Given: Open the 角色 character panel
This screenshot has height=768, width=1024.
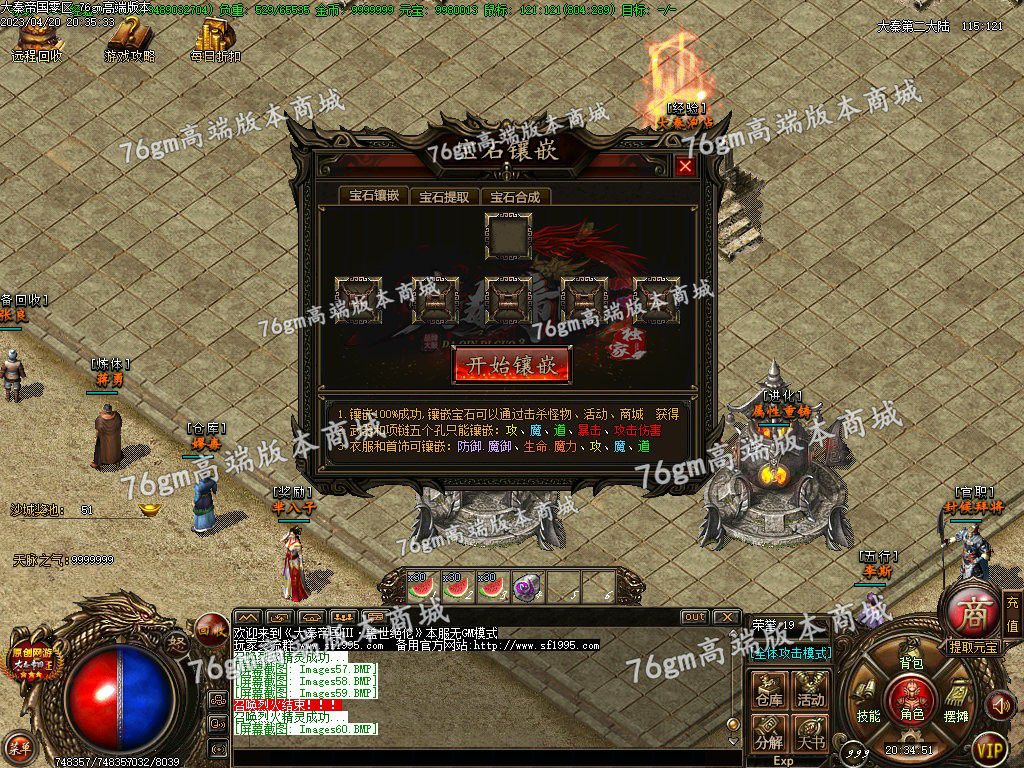Looking at the screenshot, I should click(x=911, y=696).
